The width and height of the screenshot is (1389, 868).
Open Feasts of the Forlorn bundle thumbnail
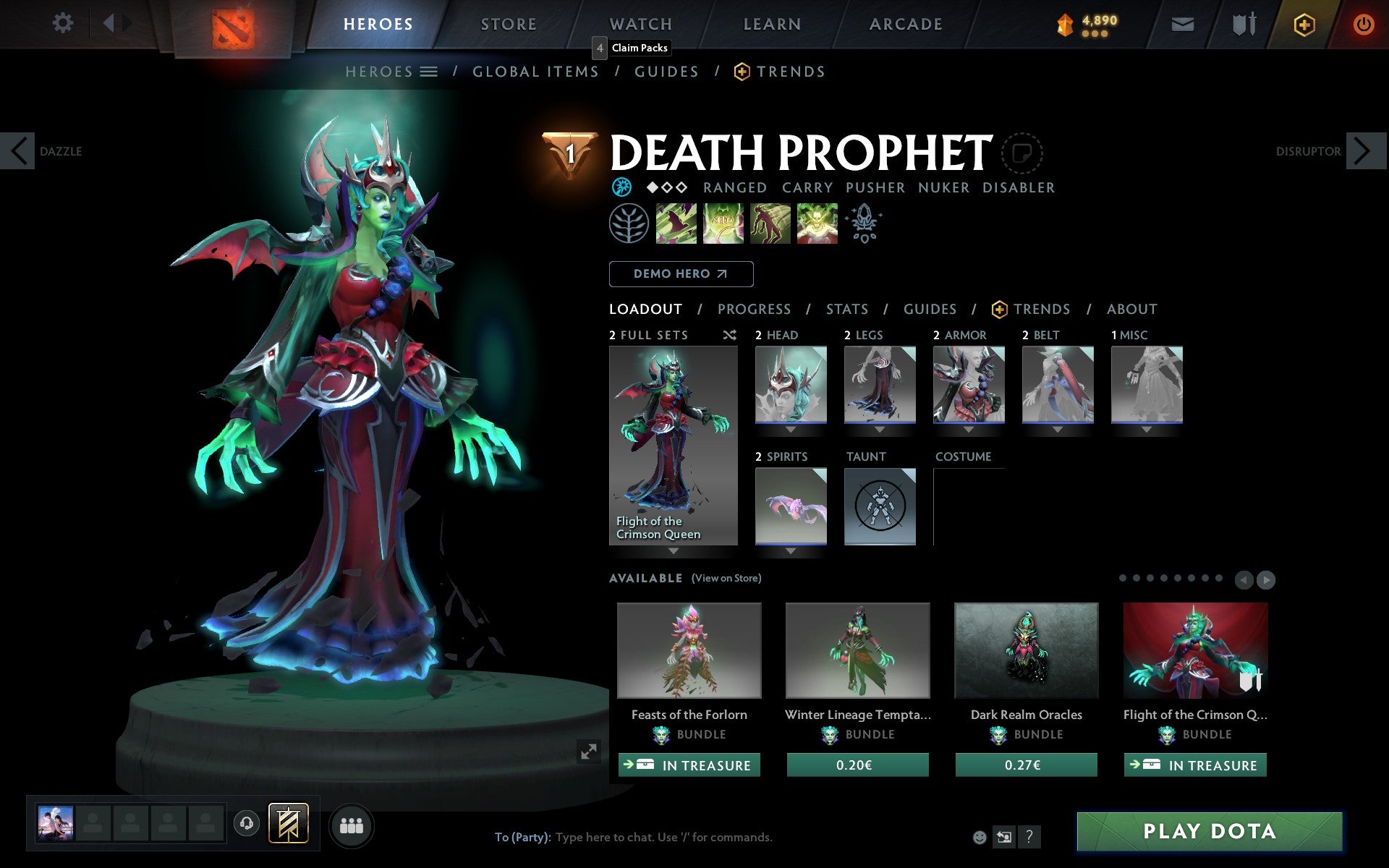tap(689, 650)
